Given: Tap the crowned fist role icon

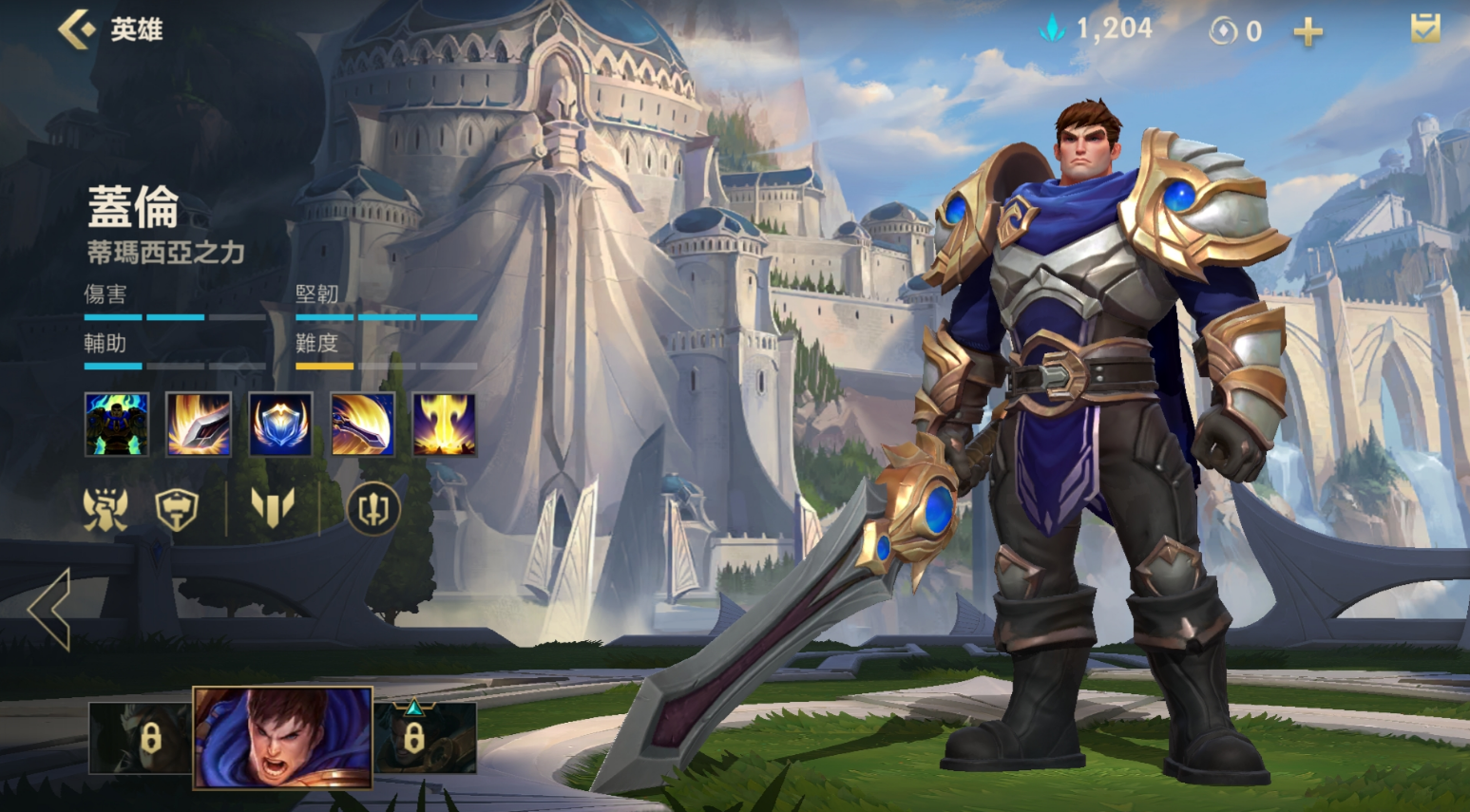Looking at the screenshot, I should point(105,509).
